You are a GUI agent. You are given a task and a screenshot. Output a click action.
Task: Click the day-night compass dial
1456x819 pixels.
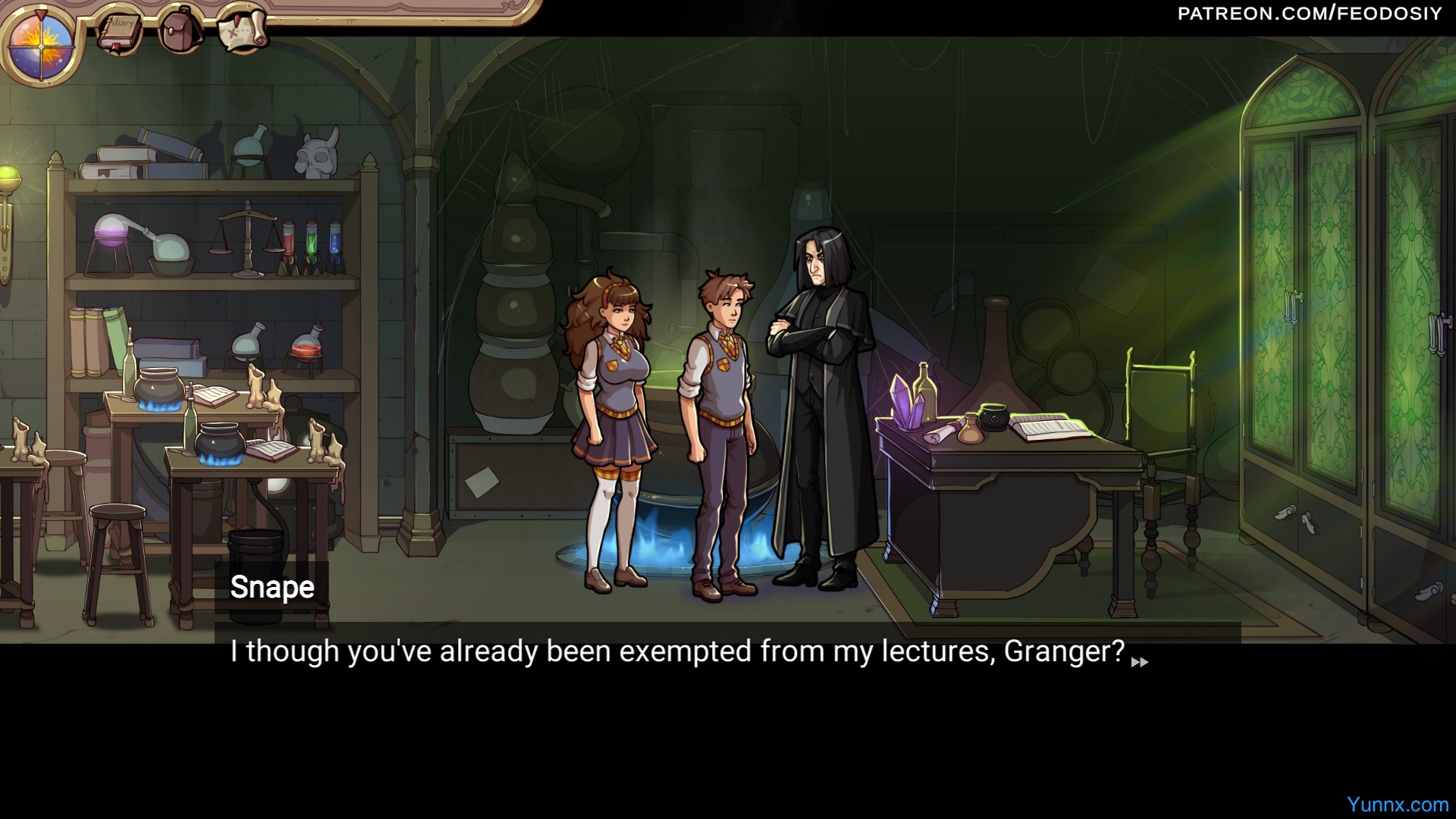point(41,42)
